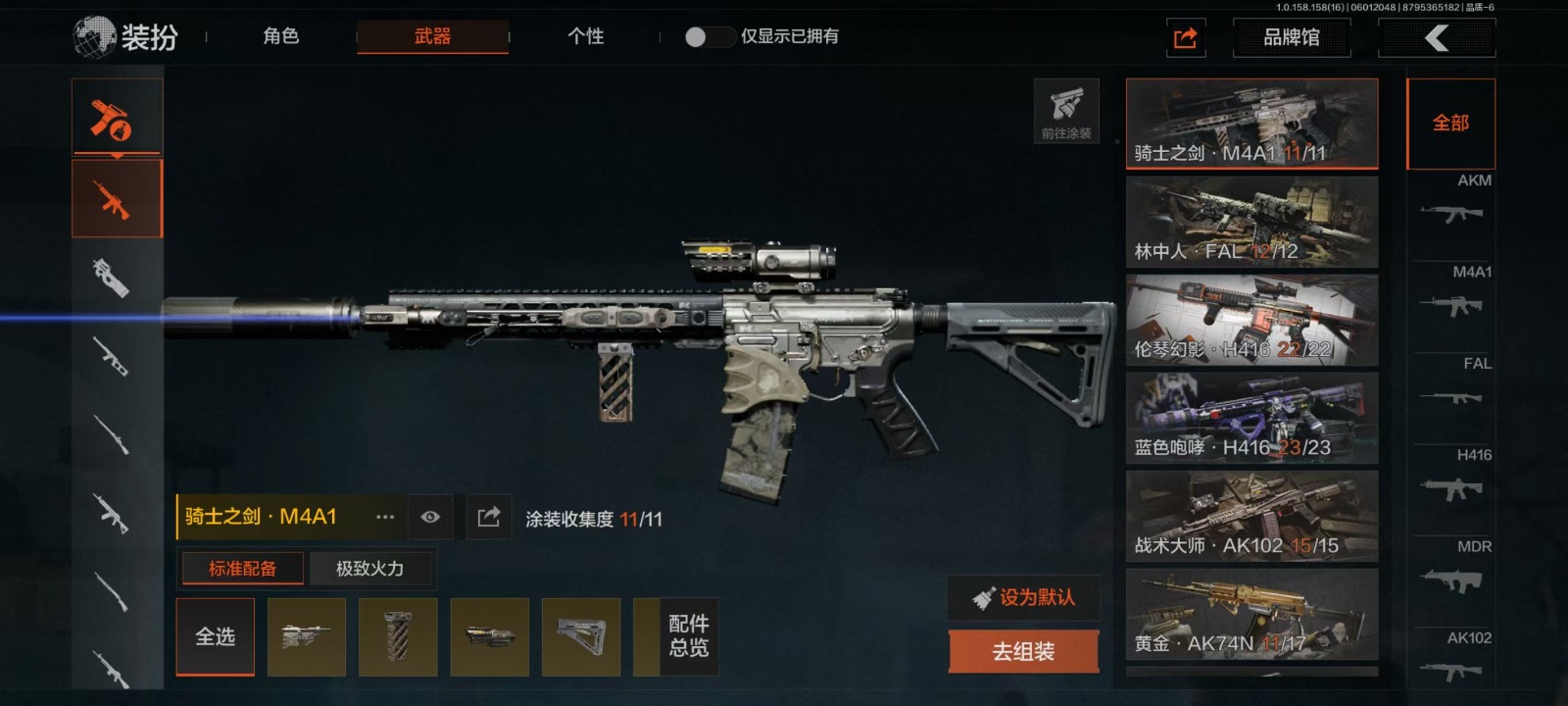The height and width of the screenshot is (706, 1568).
Task: Go back with the arrow button
Action: coord(1436,38)
